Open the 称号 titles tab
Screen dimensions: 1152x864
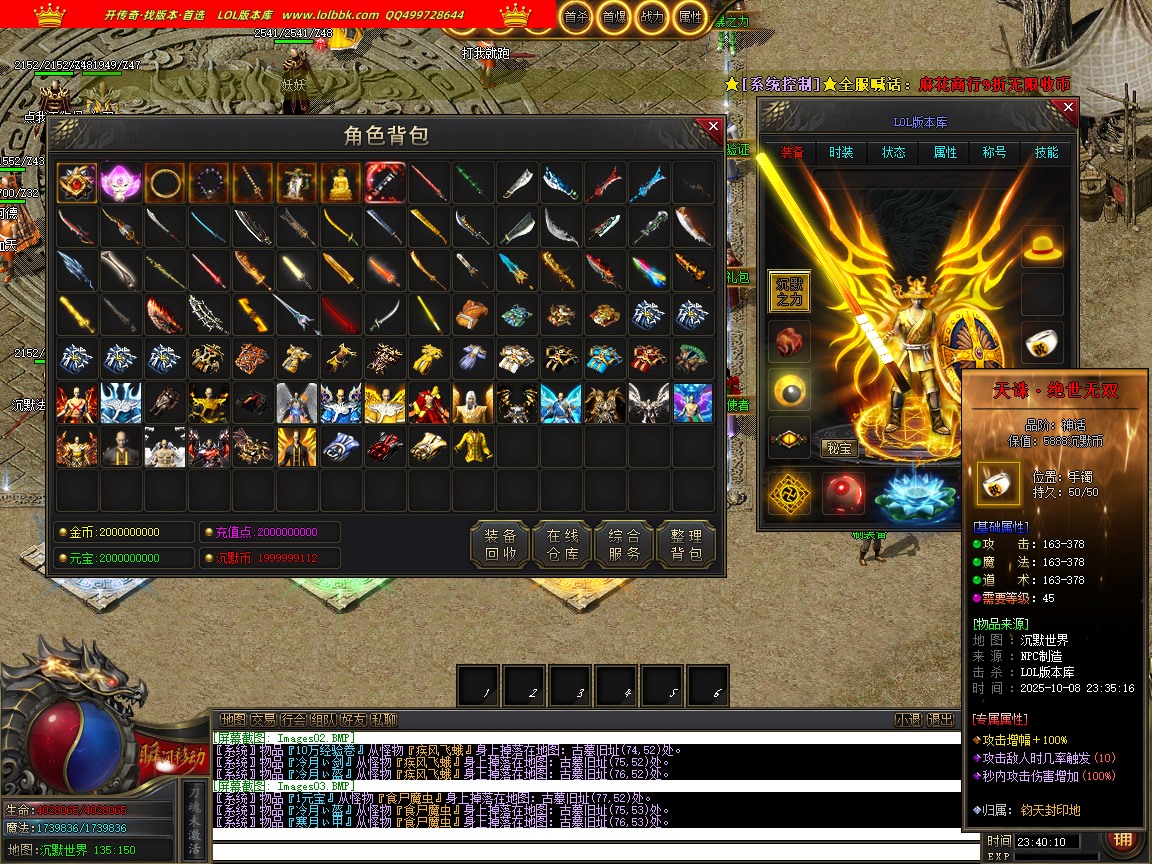994,153
